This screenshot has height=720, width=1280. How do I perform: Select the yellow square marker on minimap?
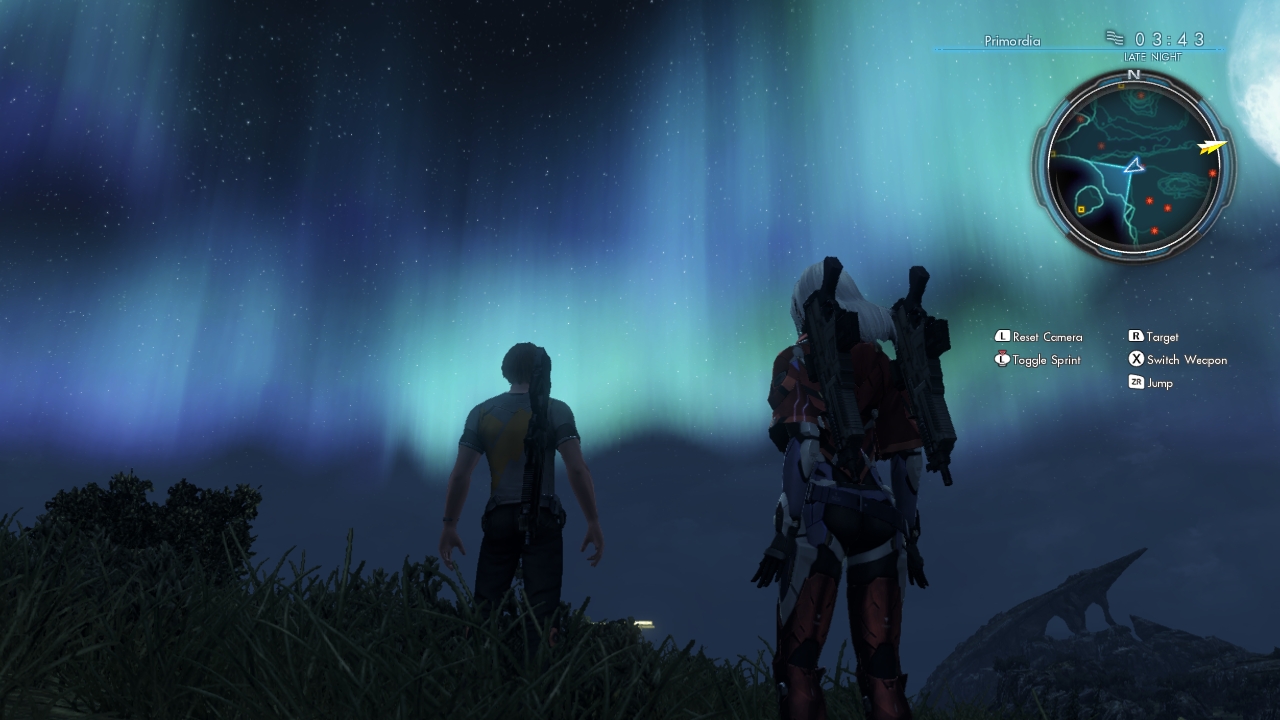(1081, 209)
